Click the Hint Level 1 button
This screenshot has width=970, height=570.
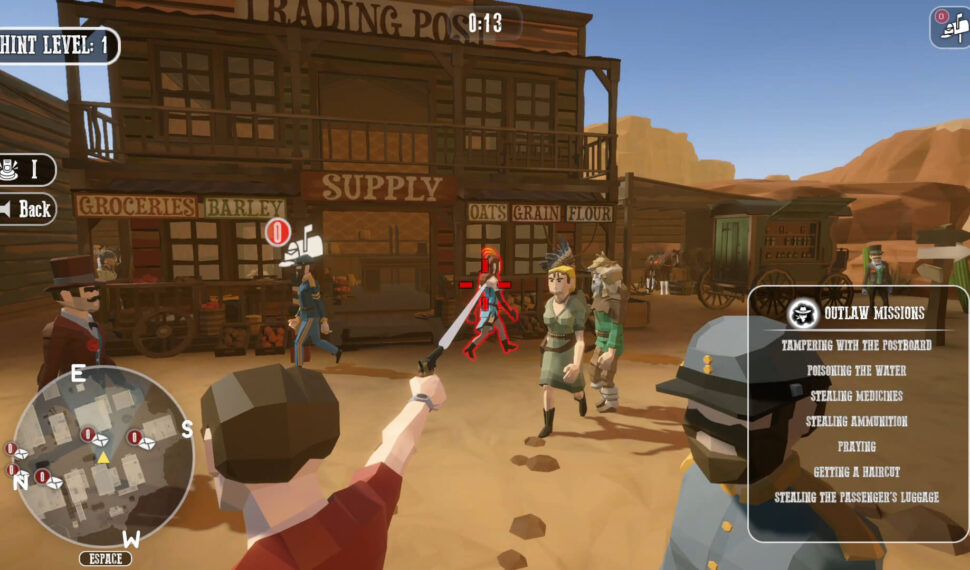pyautogui.click(x=56, y=45)
